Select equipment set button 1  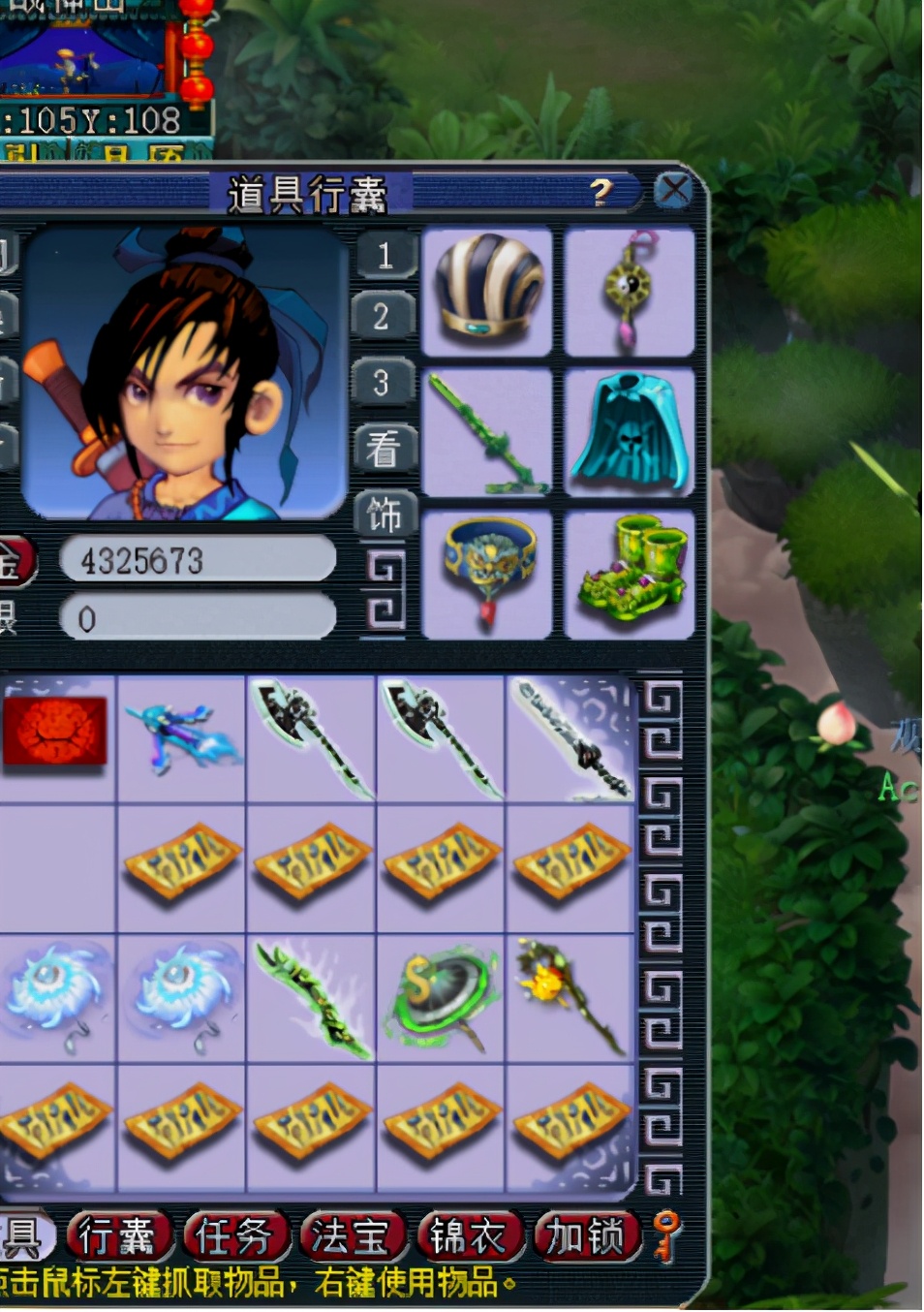click(x=385, y=256)
